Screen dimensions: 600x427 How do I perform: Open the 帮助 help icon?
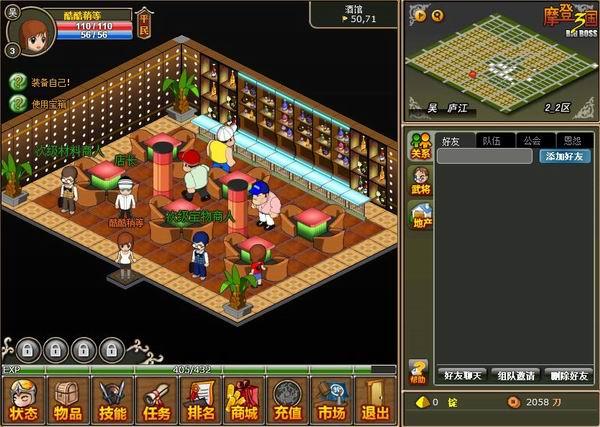[x=418, y=372]
